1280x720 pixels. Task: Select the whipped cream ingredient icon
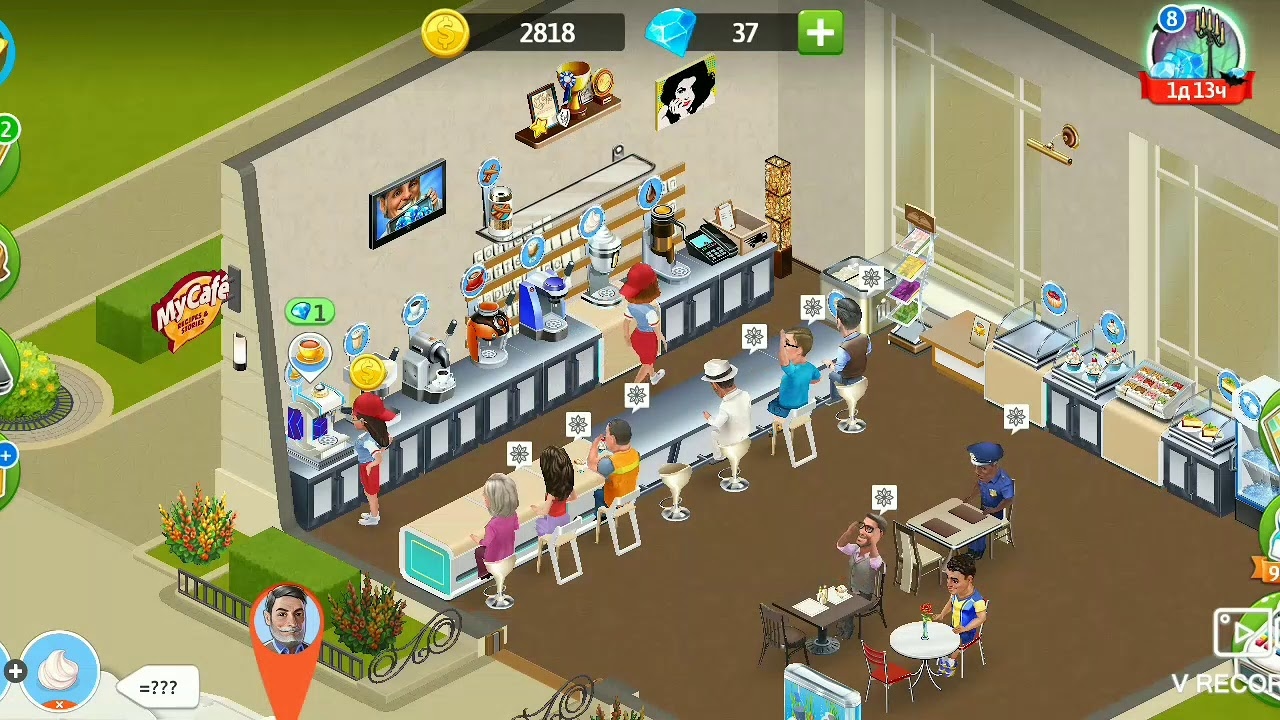[59, 670]
